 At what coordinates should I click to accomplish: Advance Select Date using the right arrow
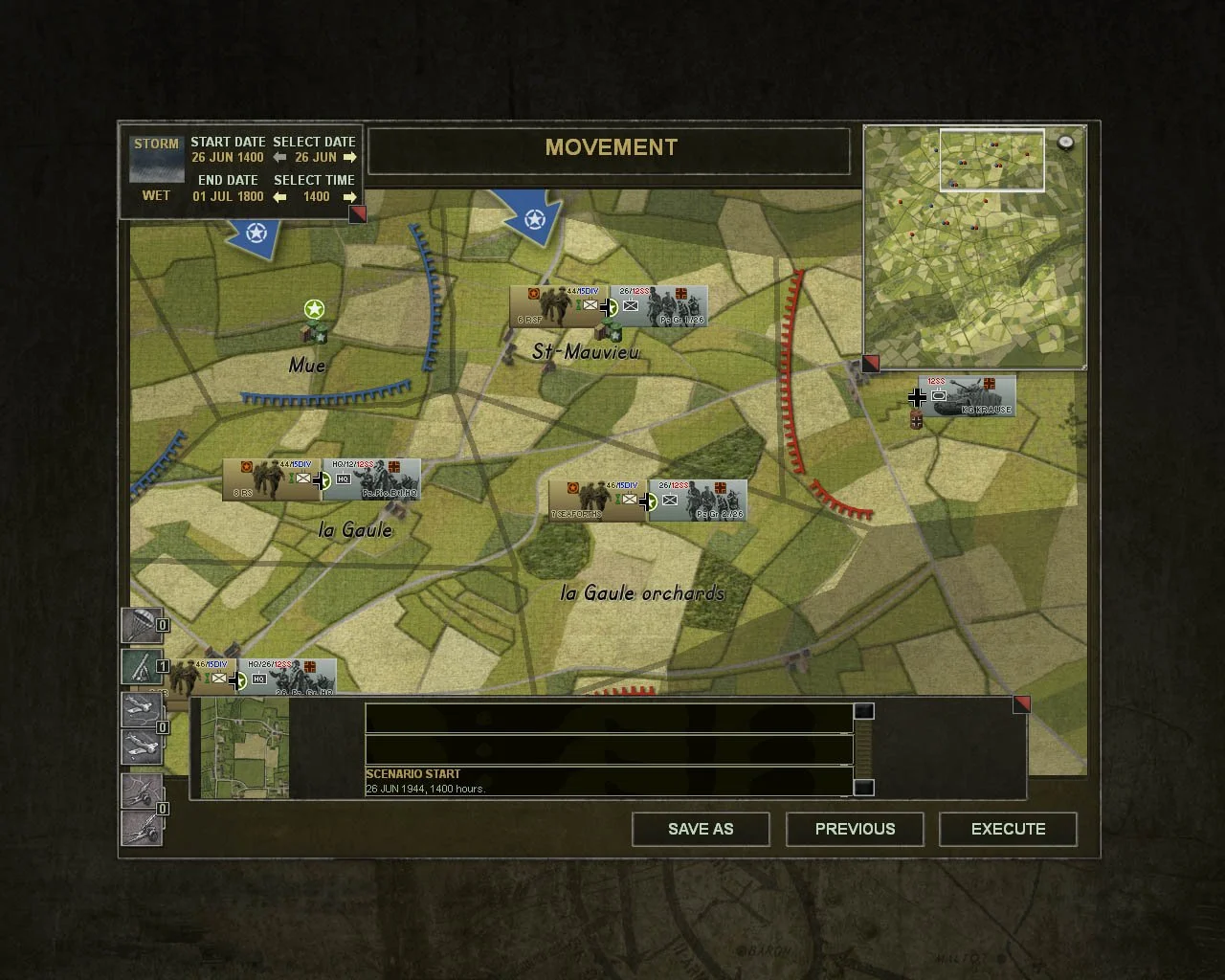pyautogui.click(x=350, y=156)
